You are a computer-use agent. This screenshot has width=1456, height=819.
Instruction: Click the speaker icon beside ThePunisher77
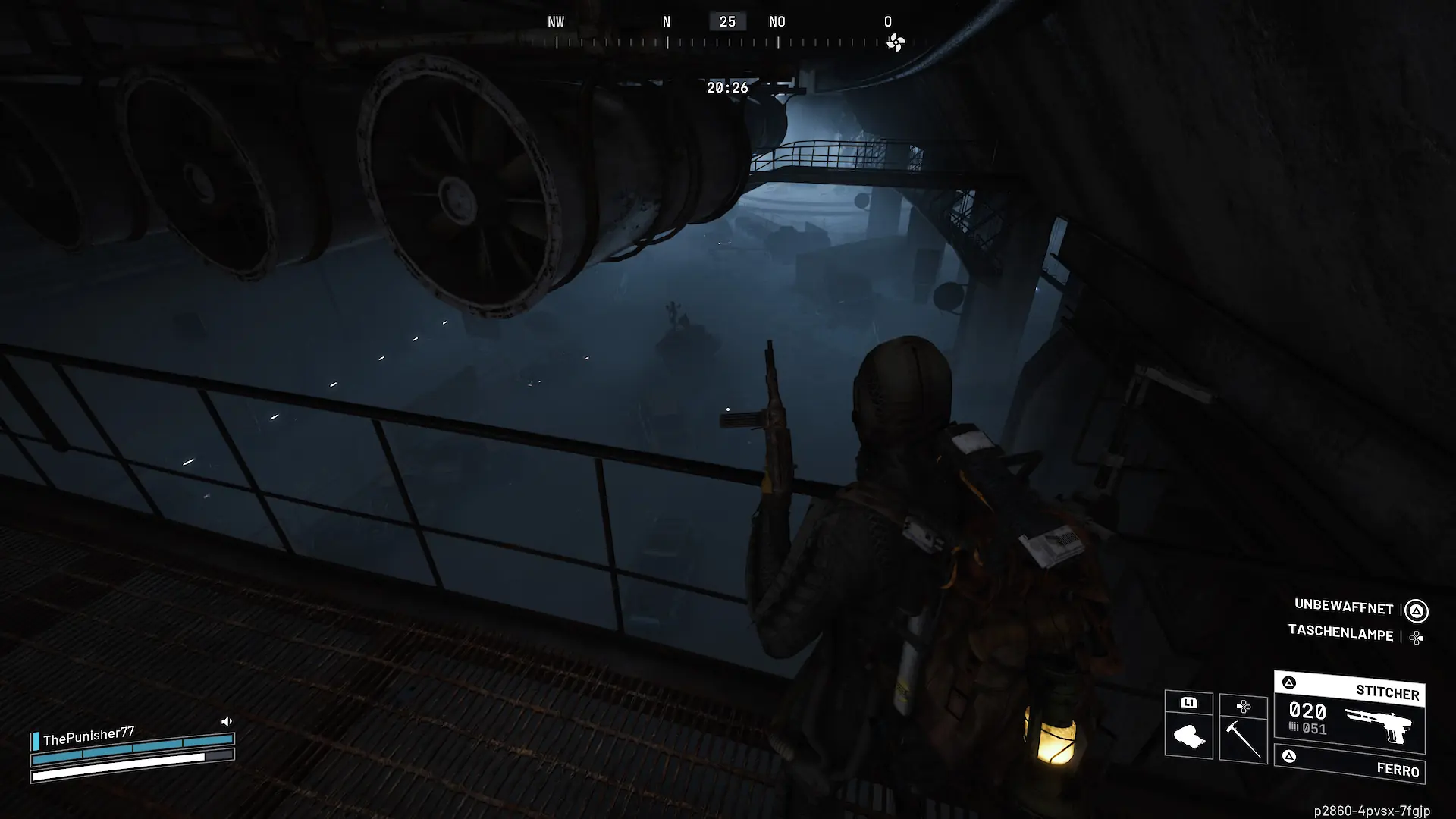click(226, 721)
